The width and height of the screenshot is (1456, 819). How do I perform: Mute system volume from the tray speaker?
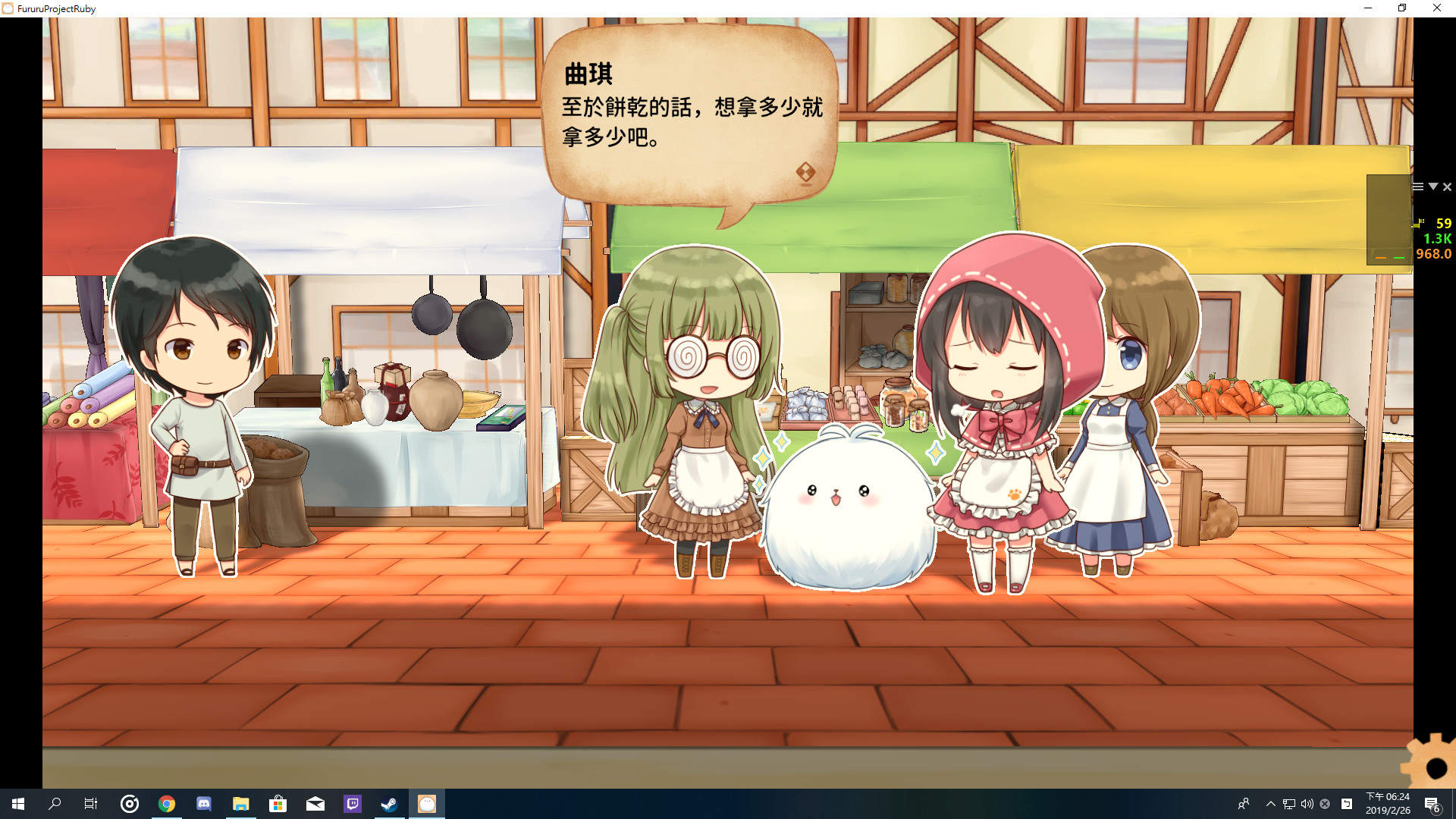tap(1307, 805)
